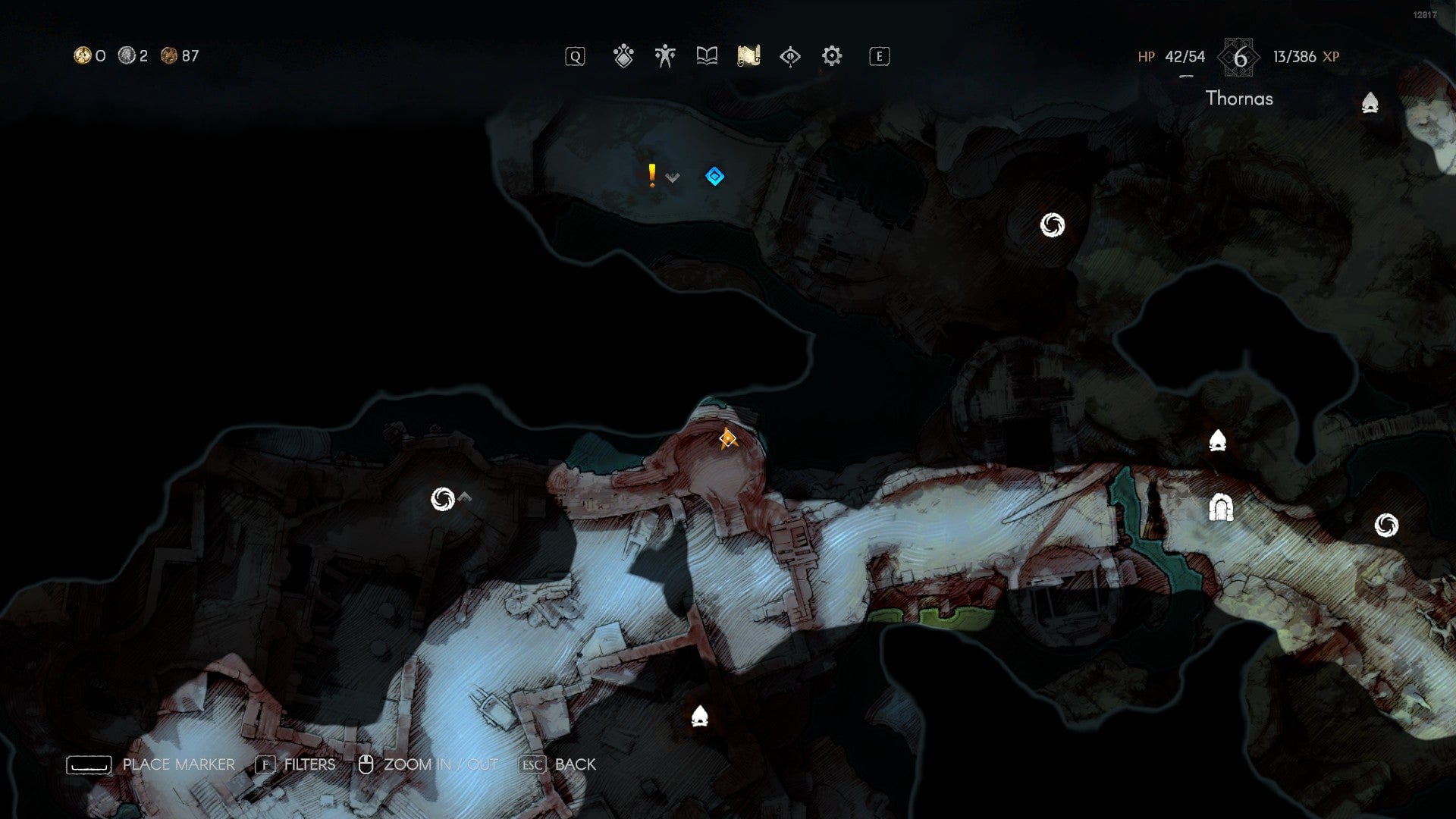Open the character screen icon
Screen dimensions: 1456x819
(x=664, y=55)
